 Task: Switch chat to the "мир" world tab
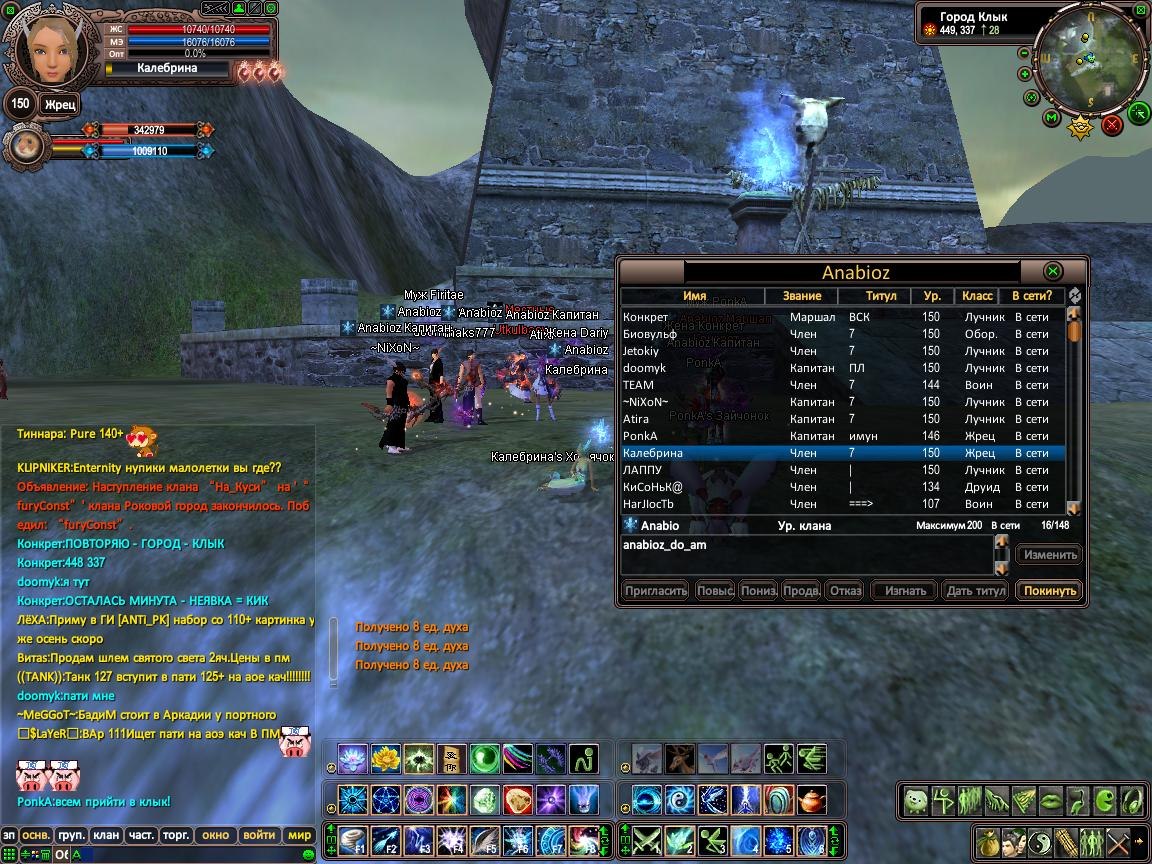(x=299, y=835)
